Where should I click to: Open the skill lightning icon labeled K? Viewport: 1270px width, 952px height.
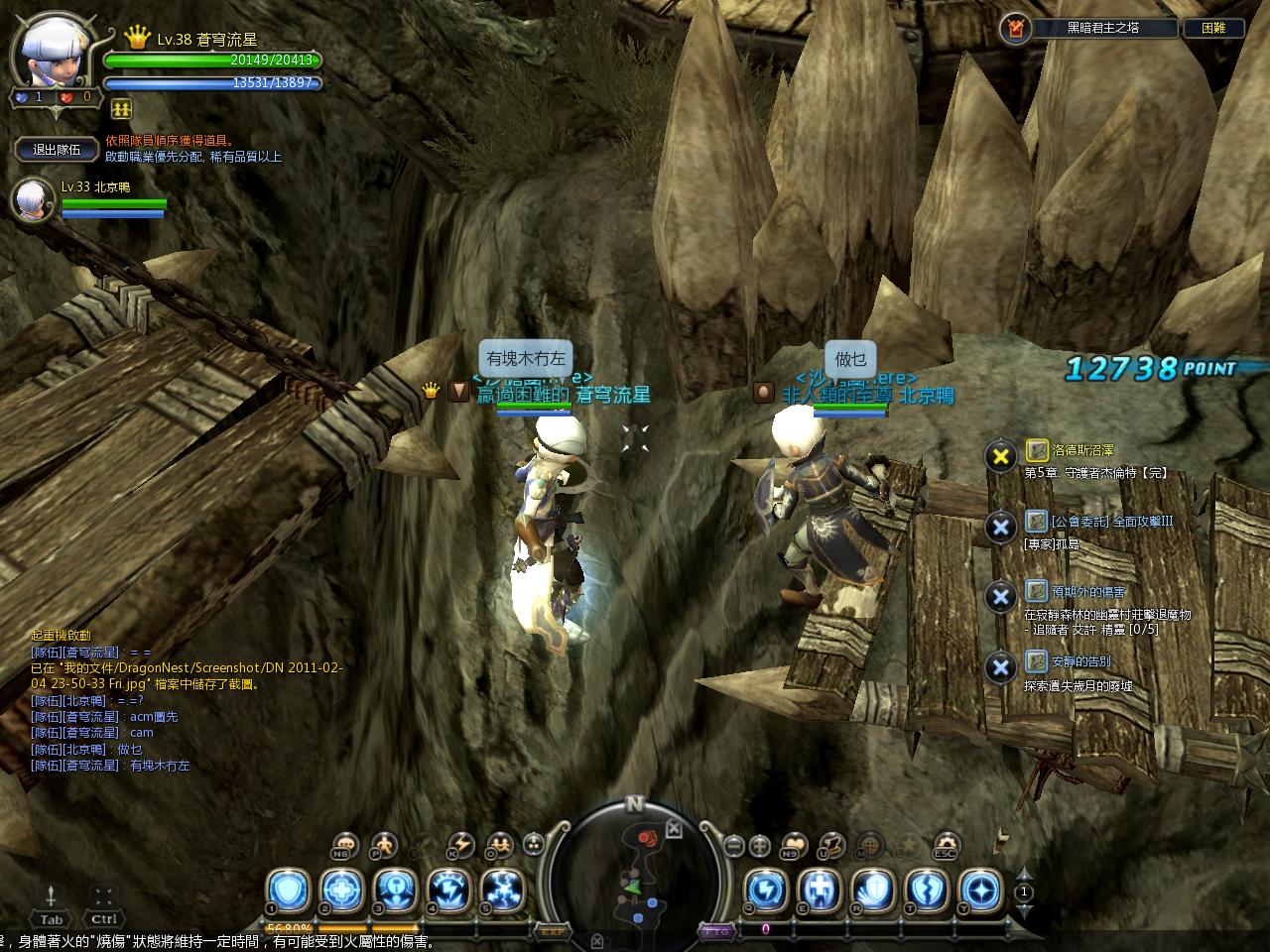[x=460, y=845]
